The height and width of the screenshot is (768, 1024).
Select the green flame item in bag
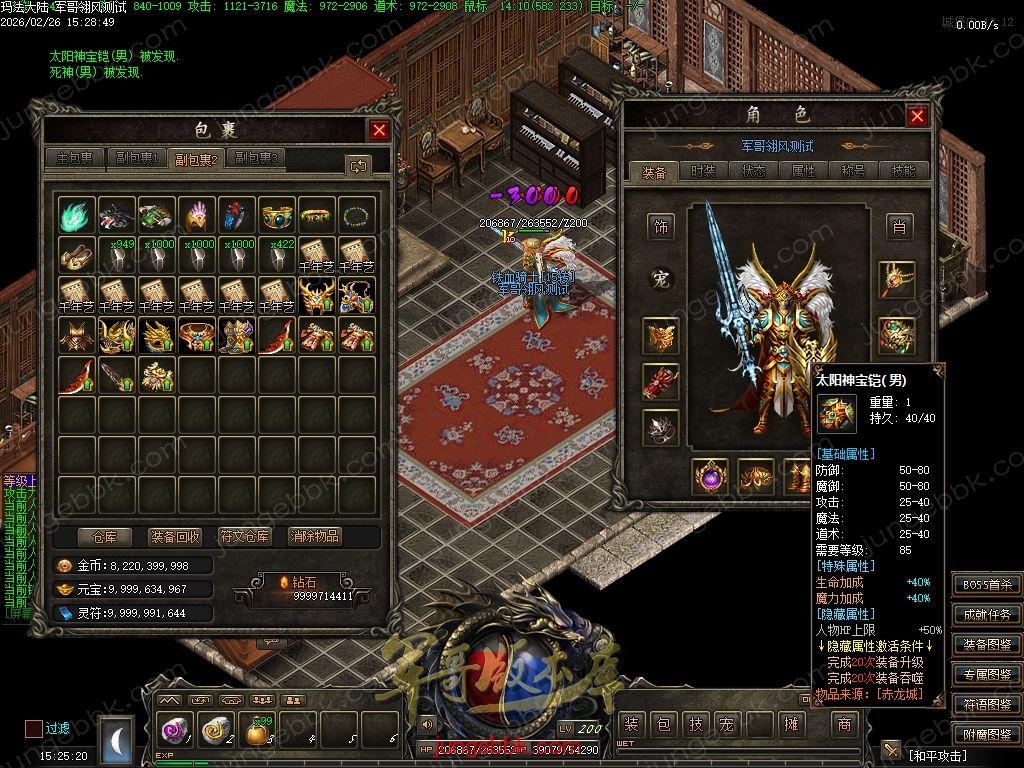77,215
